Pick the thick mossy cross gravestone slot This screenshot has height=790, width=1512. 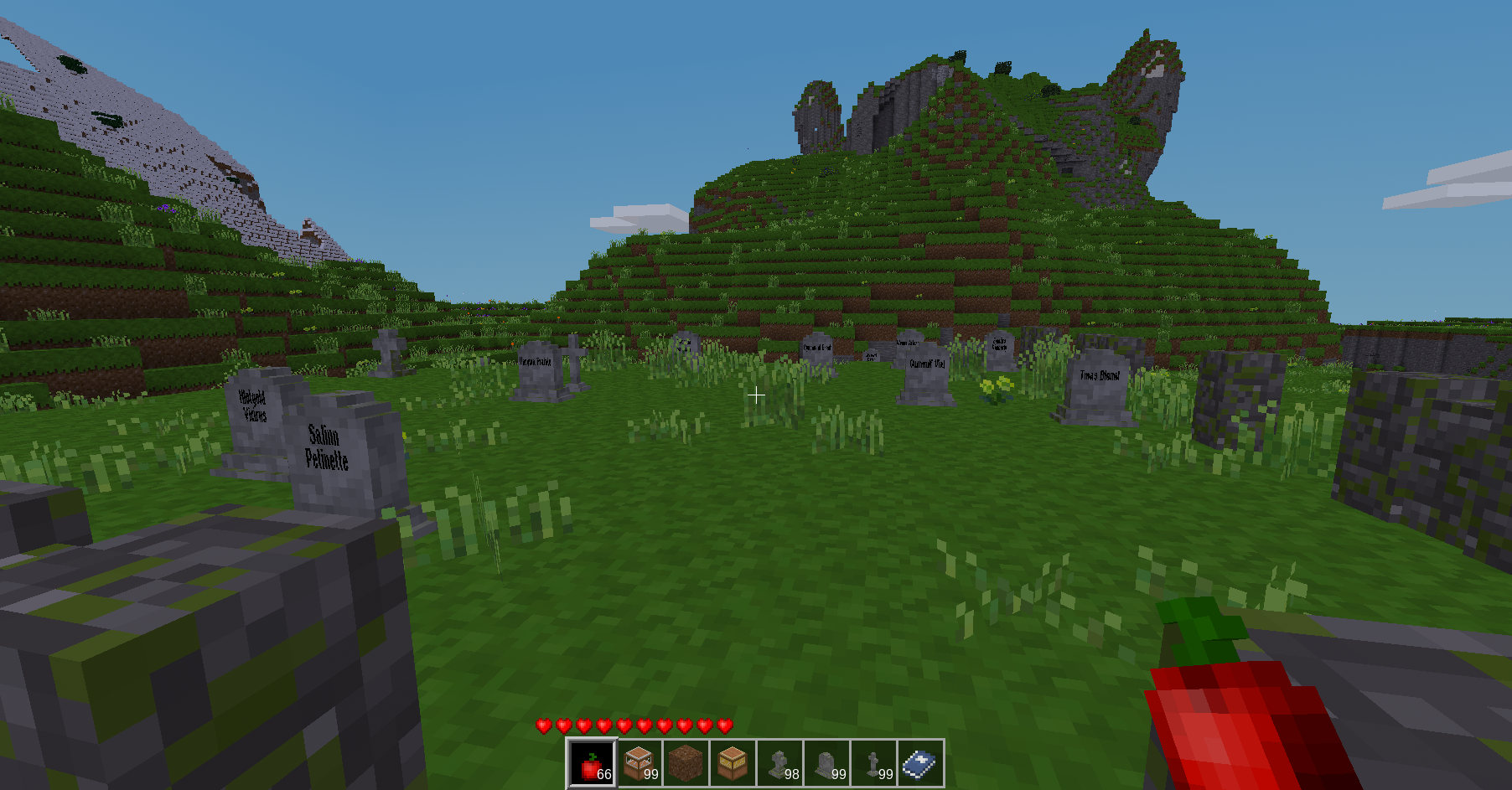(x=780, y=763)
